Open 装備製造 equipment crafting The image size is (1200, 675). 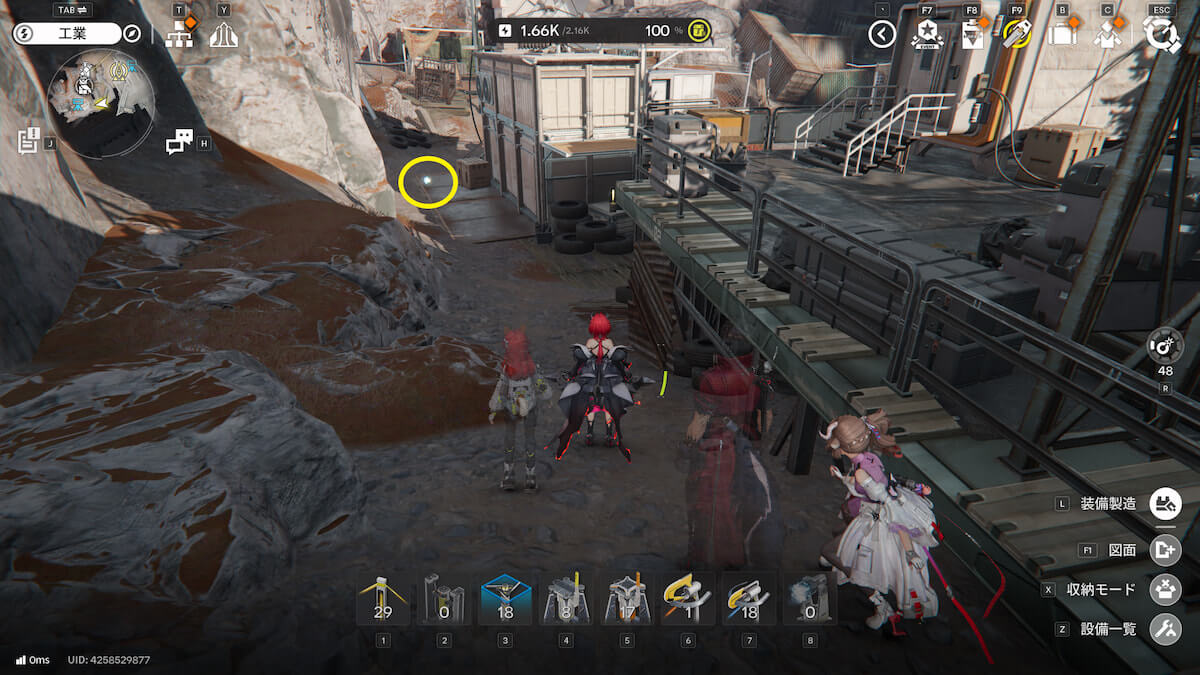[x=1165, y=503]
